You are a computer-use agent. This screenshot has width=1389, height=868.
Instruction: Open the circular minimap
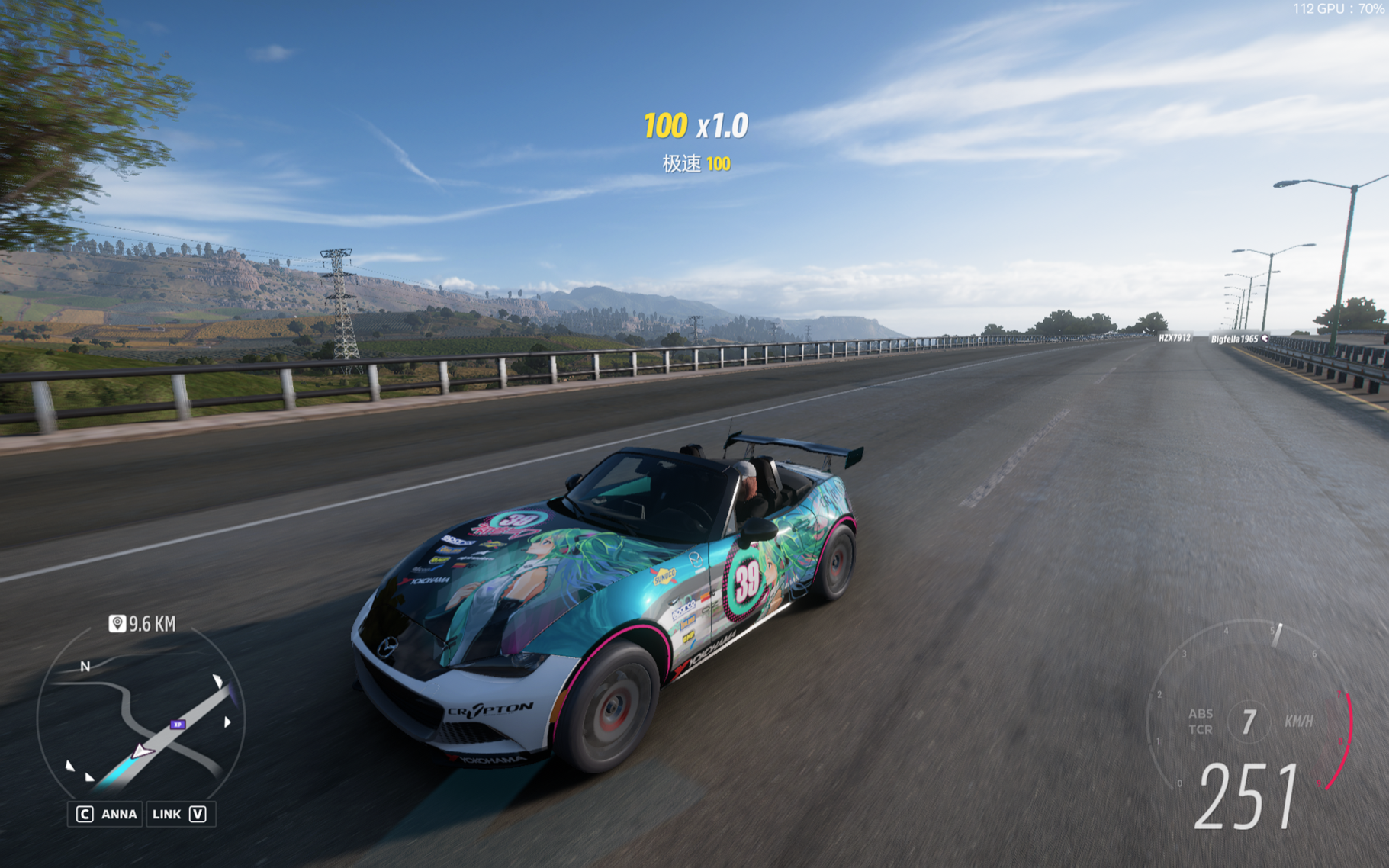[x=141, y=717]
